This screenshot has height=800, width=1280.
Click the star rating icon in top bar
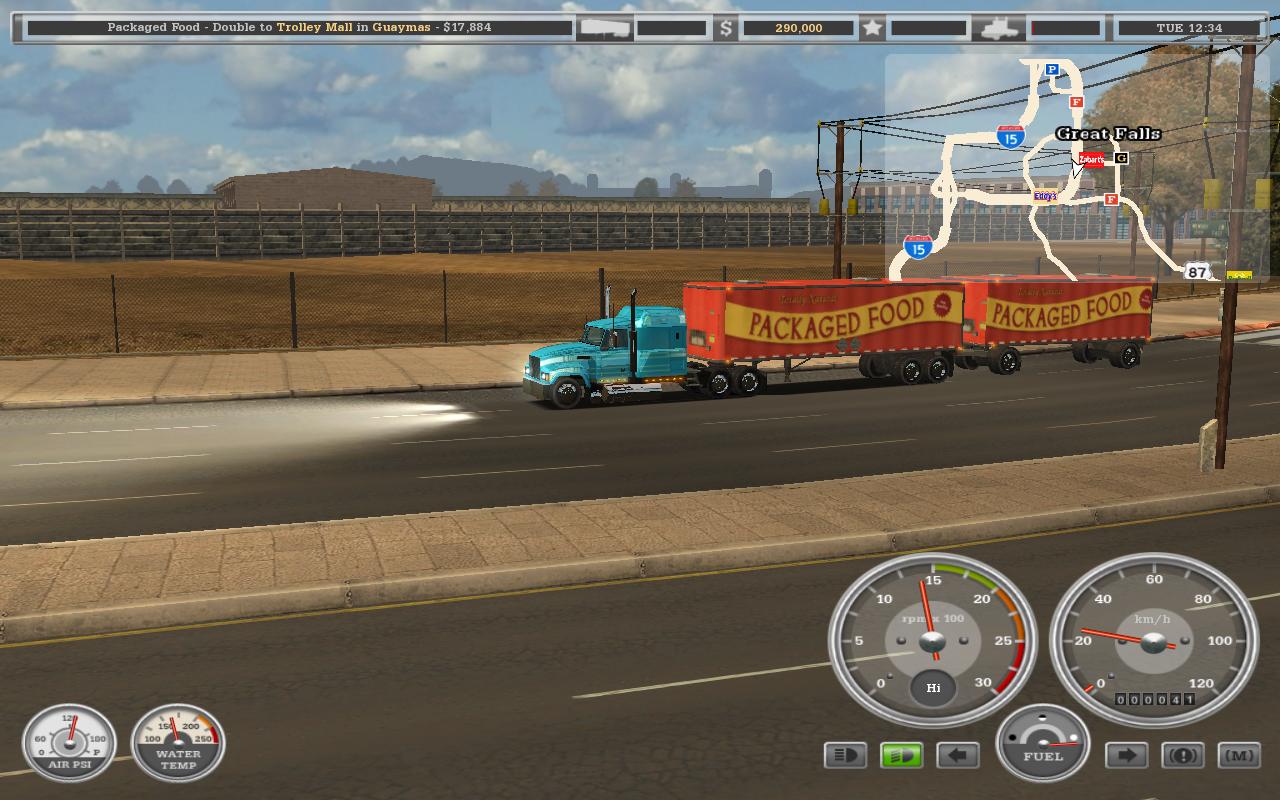click(872, 28)
